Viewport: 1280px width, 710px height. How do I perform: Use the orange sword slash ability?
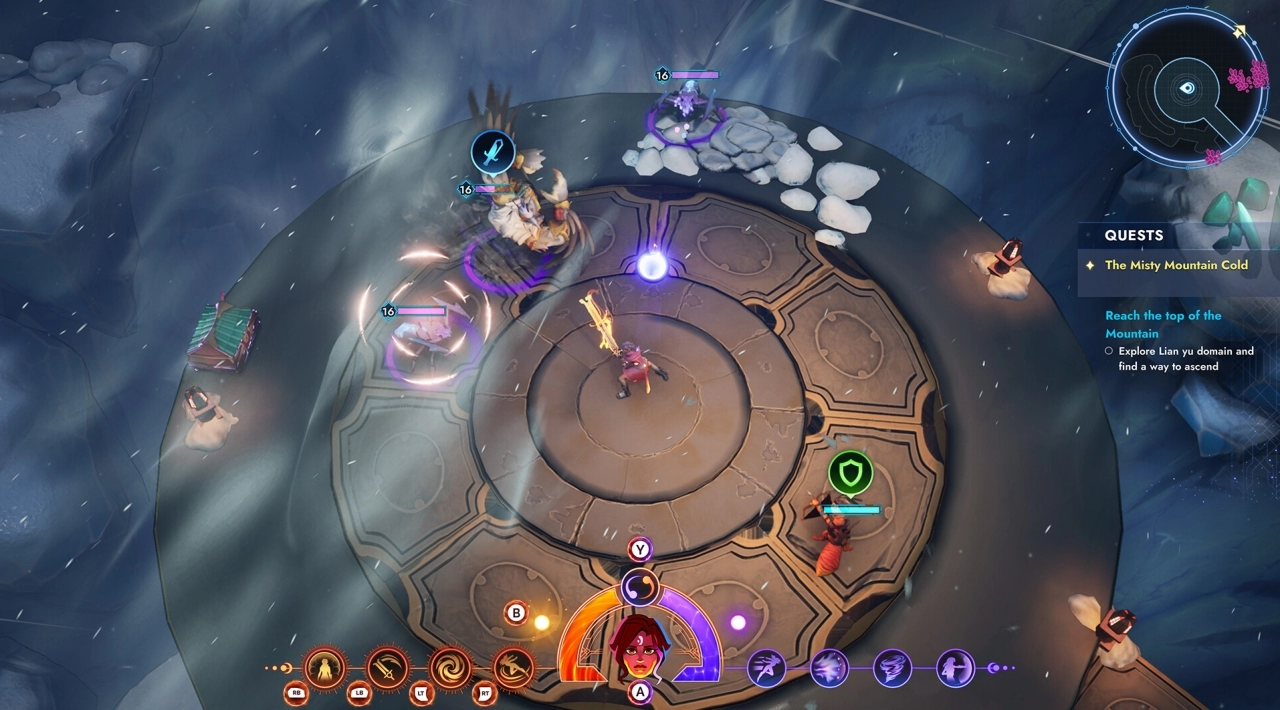coord(388,667)
